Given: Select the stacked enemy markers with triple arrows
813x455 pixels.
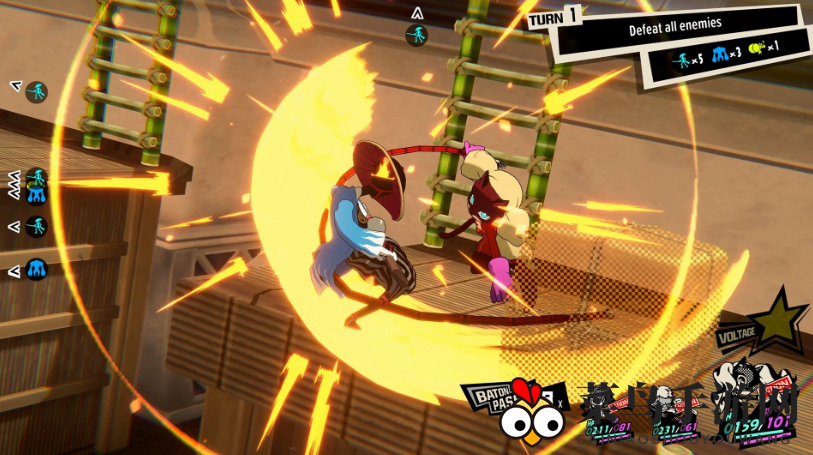Looking at the screenshot, I should coord(32,186).
